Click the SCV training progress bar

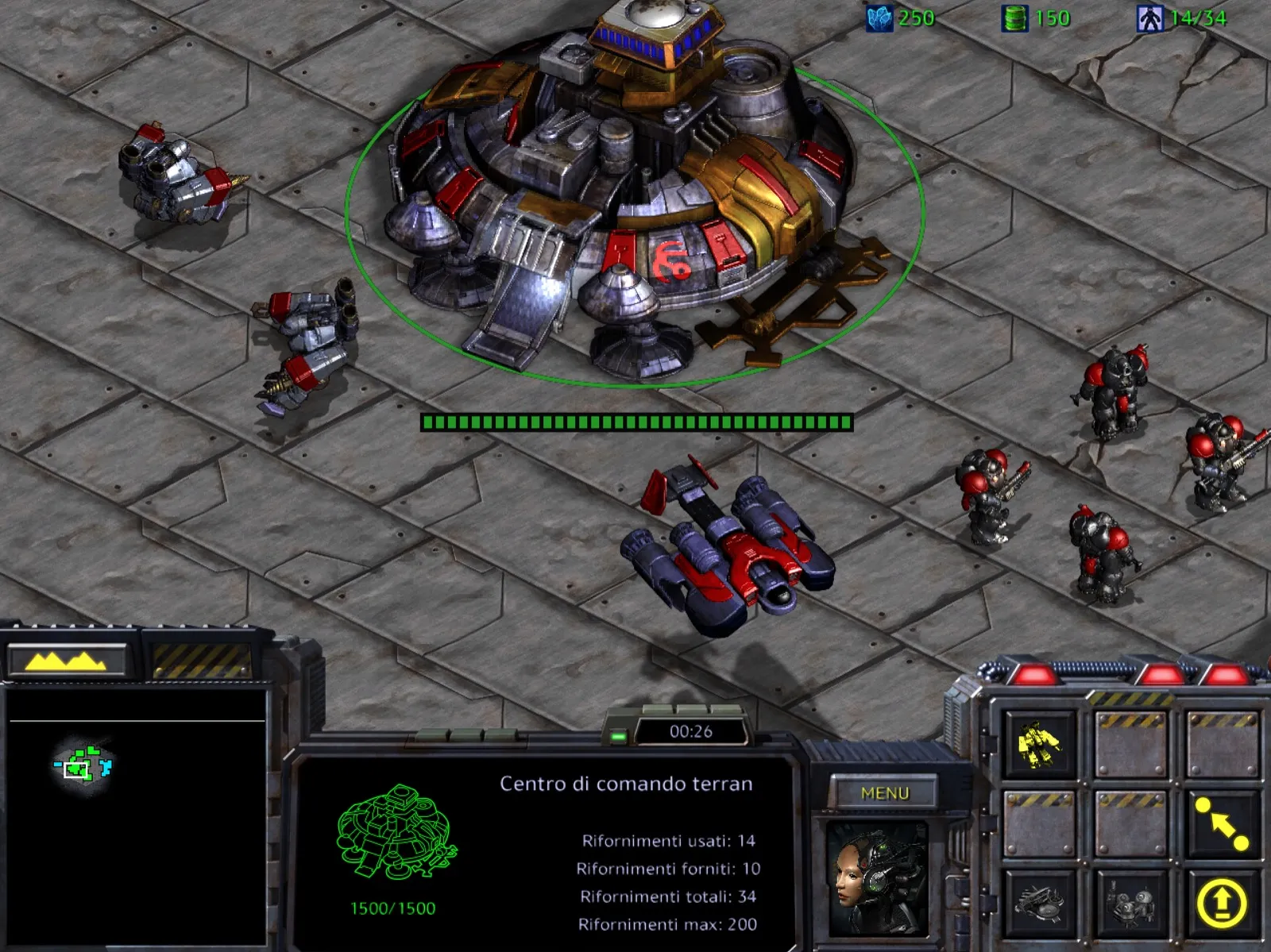(635, 421)
